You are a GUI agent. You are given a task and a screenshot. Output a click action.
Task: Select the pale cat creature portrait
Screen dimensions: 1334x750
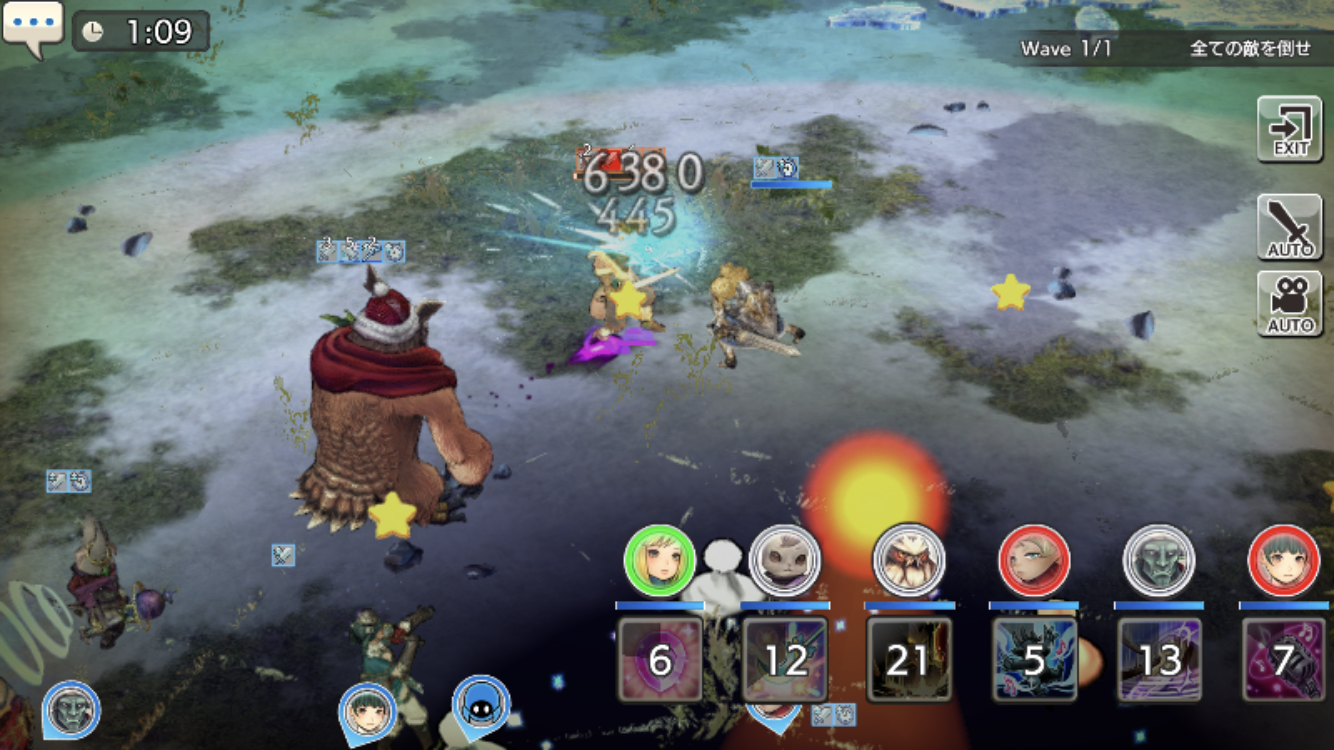[785, 562]
